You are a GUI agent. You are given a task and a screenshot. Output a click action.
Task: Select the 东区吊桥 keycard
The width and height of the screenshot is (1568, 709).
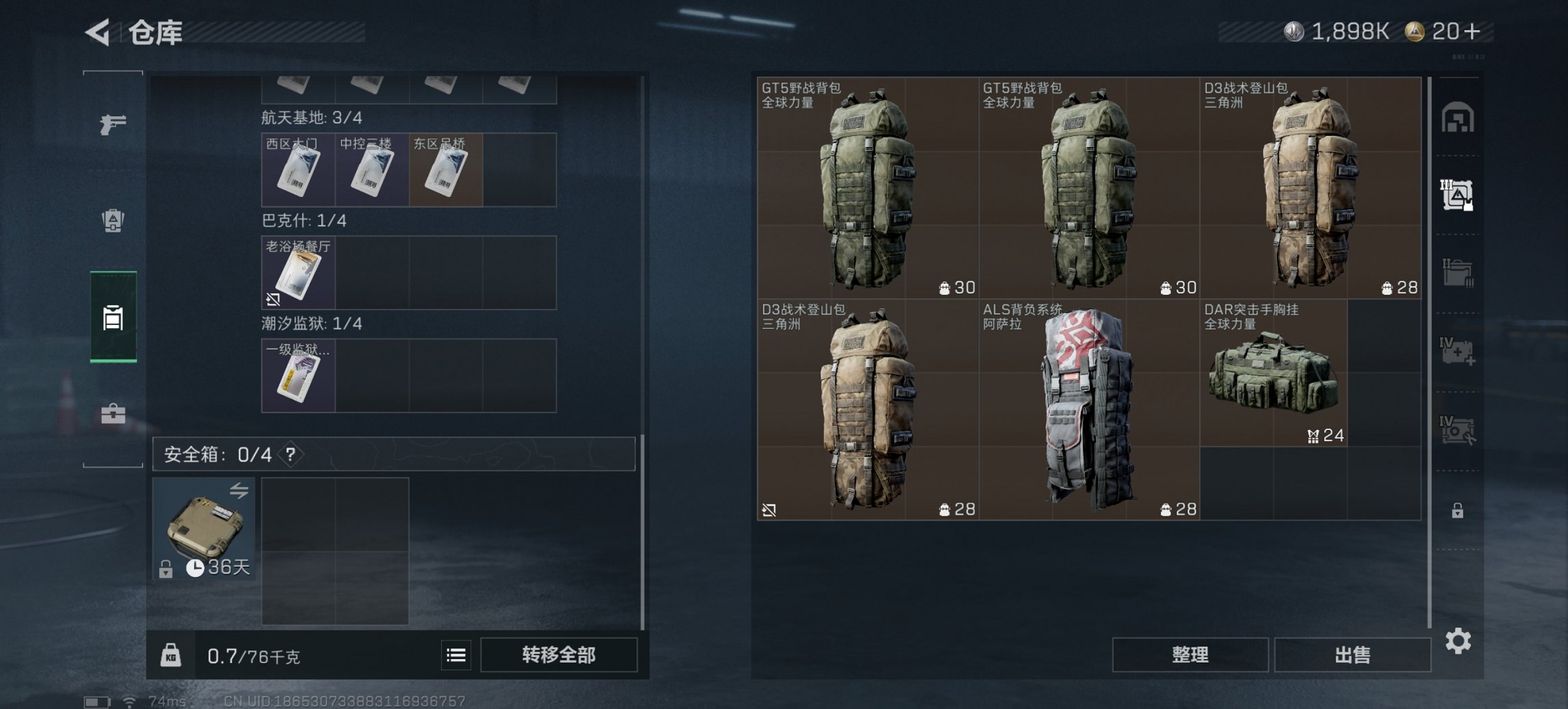pos(445,170)
